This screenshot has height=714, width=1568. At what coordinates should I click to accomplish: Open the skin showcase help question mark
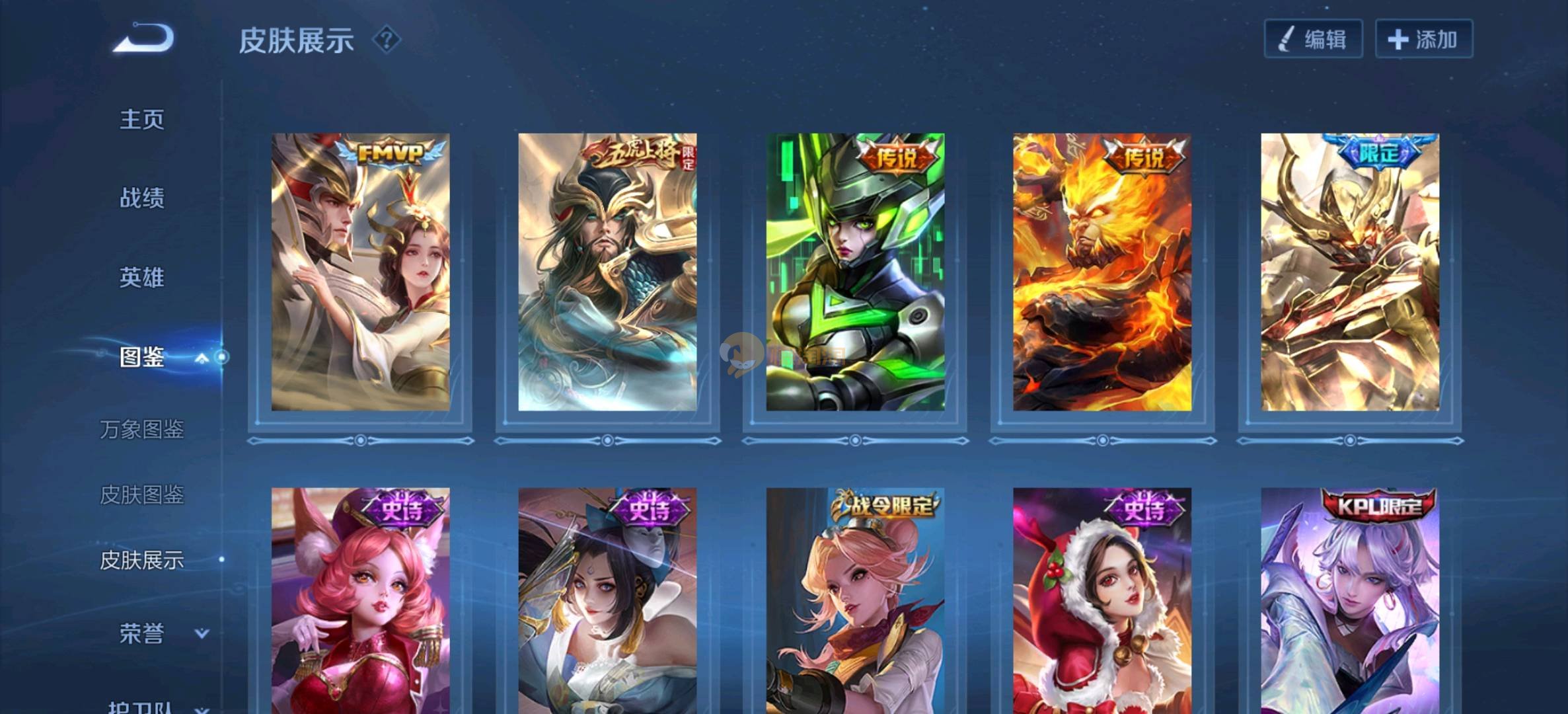pos(387,40)
